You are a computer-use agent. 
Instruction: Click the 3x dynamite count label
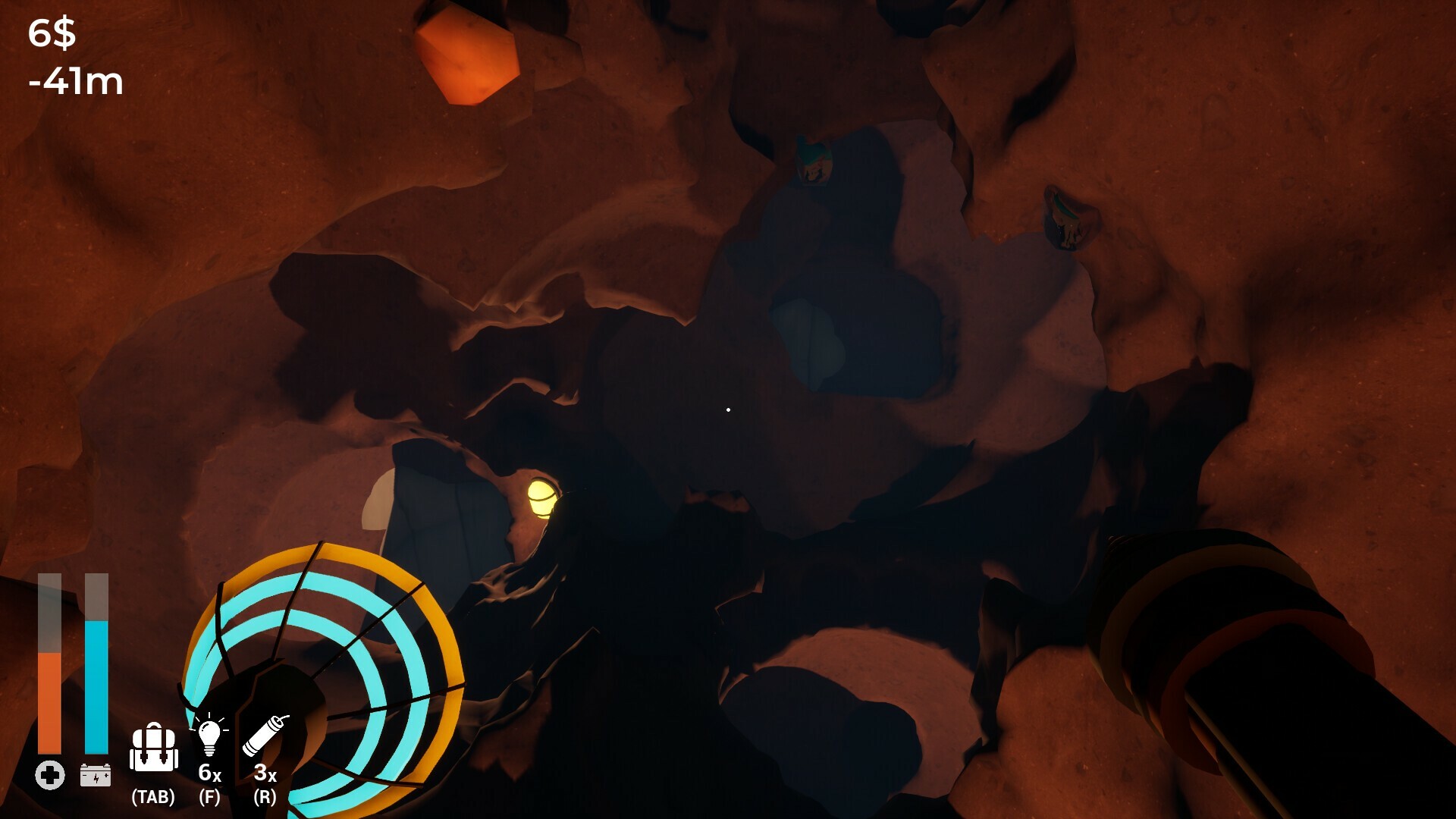(x=265, y=773)
